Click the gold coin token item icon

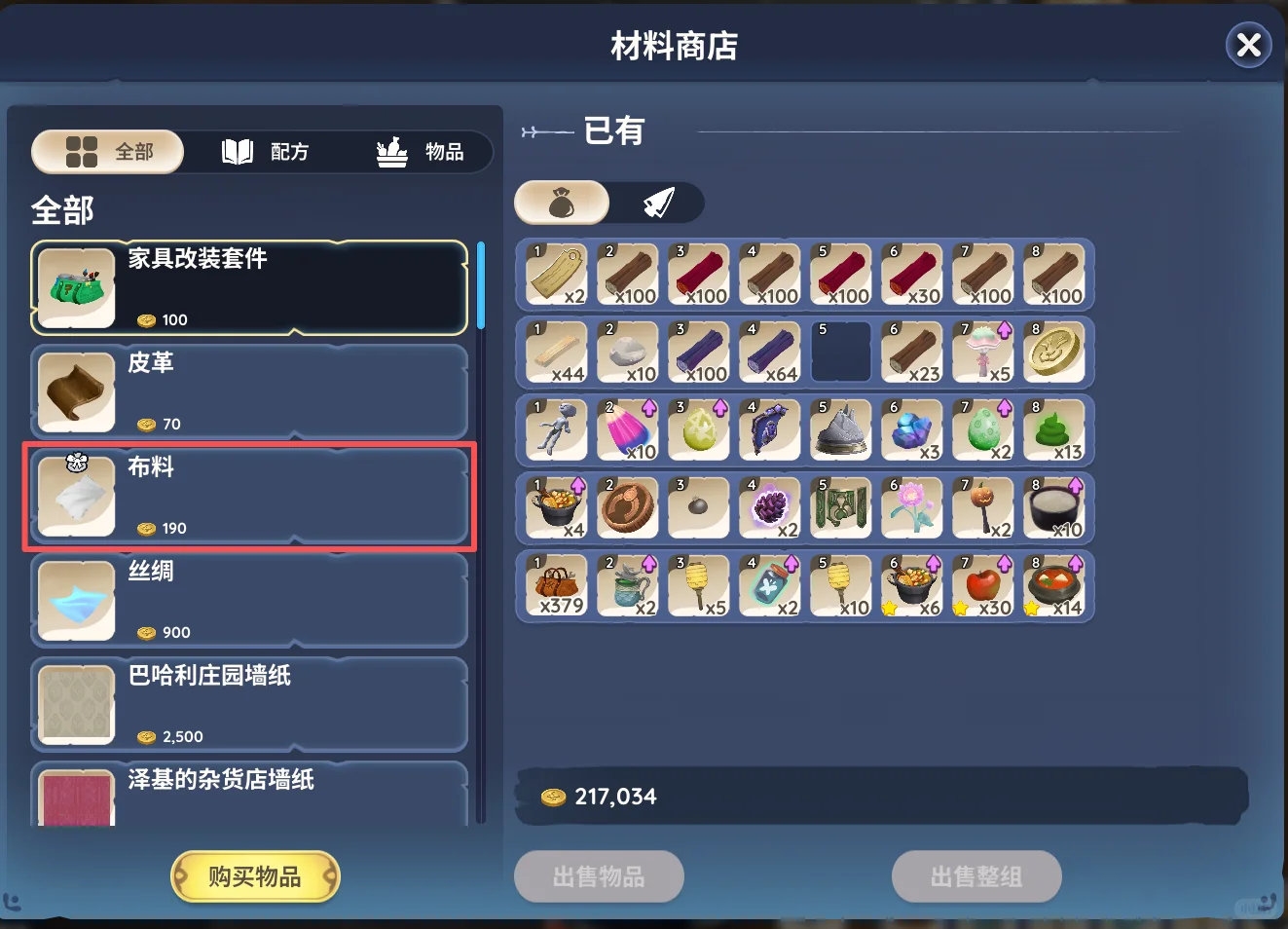[x=1055, y=353]
